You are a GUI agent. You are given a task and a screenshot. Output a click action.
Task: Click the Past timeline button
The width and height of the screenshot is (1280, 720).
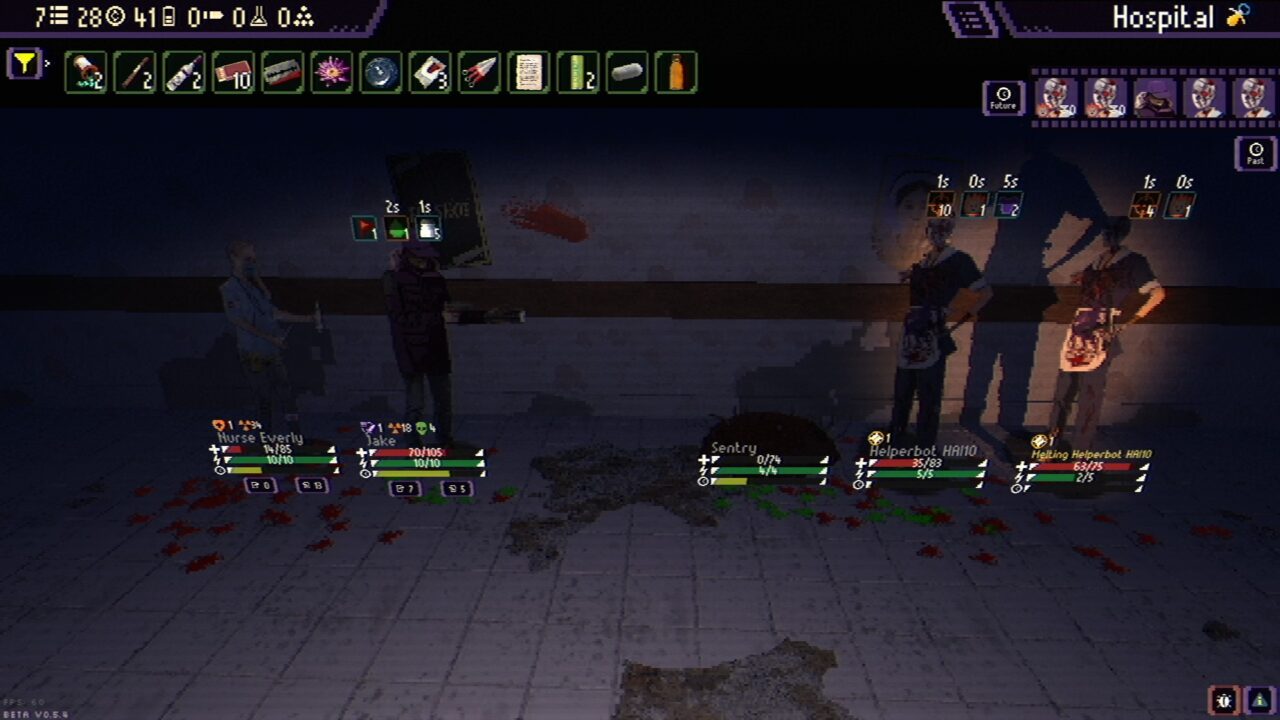pos(1255,153)
